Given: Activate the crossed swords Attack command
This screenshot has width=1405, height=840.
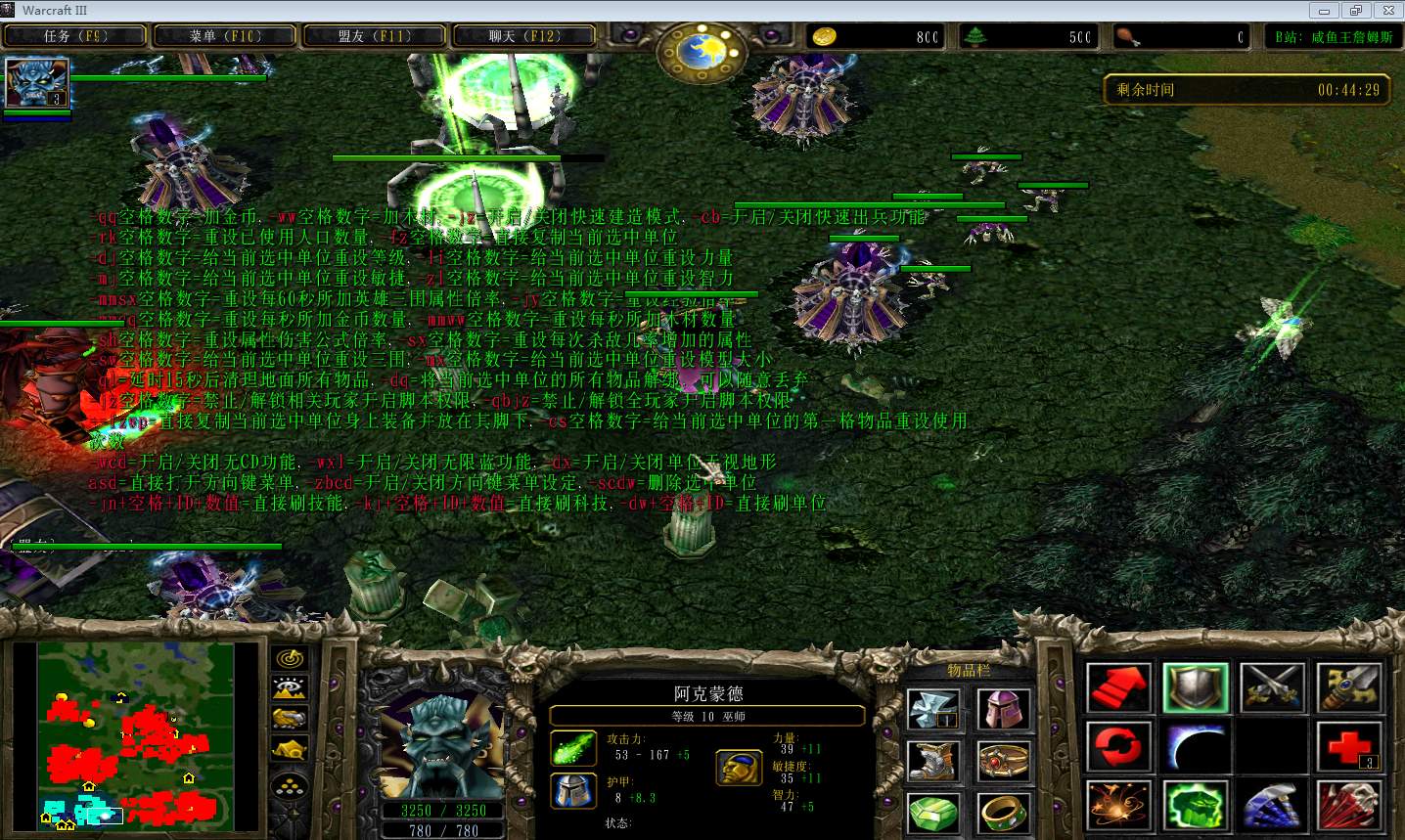Looking at the screenshot, I should coord(1272,688).
